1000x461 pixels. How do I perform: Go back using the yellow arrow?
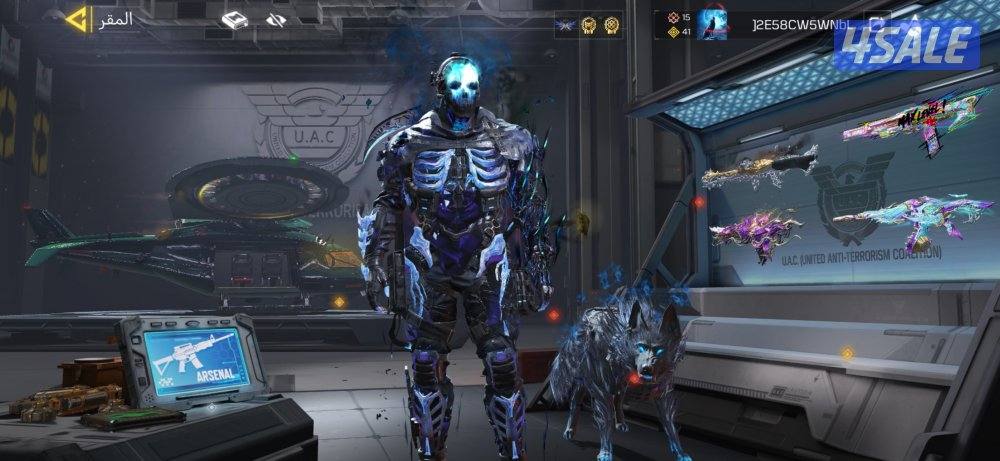75,18
